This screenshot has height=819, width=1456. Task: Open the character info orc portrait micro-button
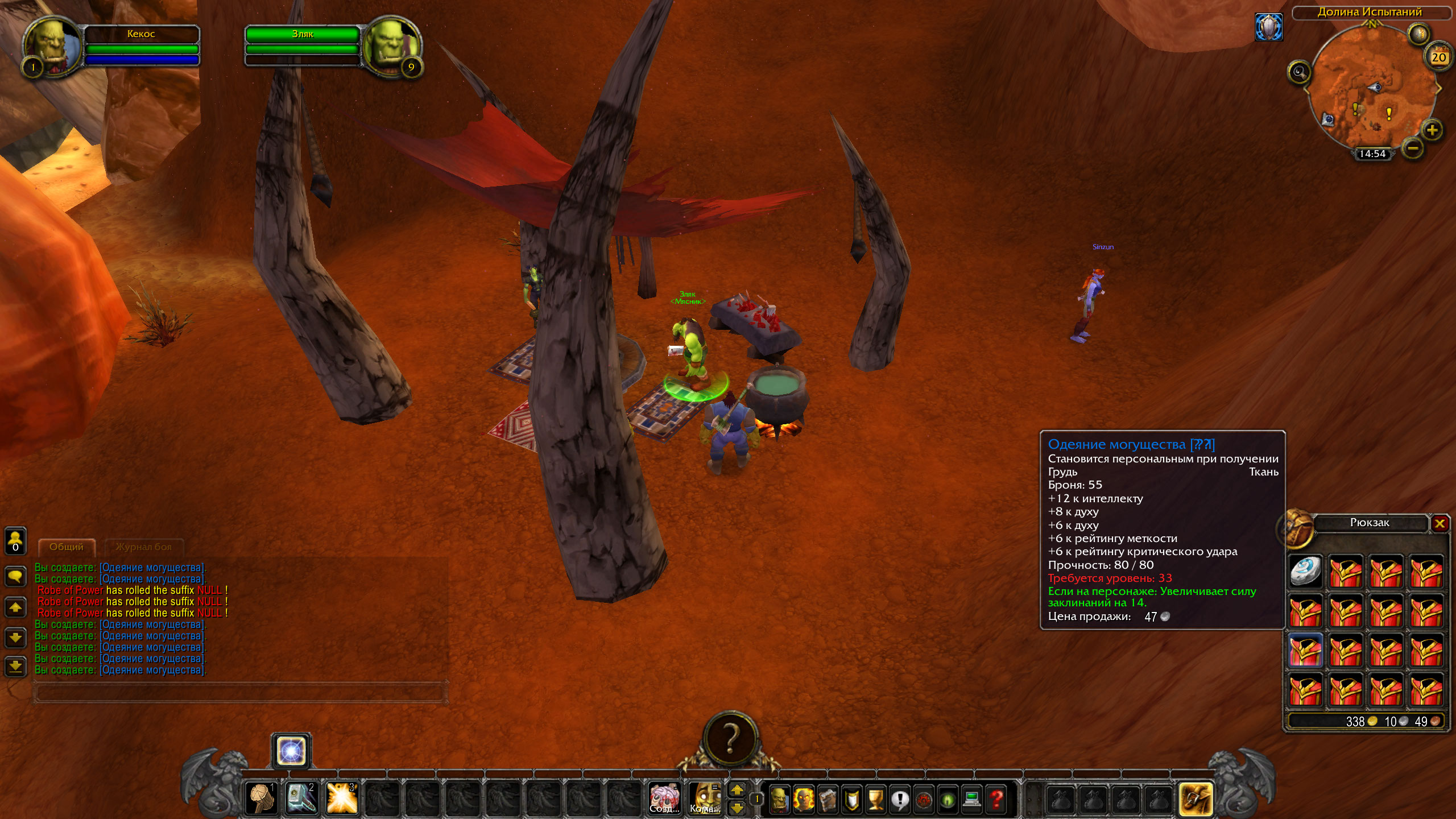tap(779, 799)
